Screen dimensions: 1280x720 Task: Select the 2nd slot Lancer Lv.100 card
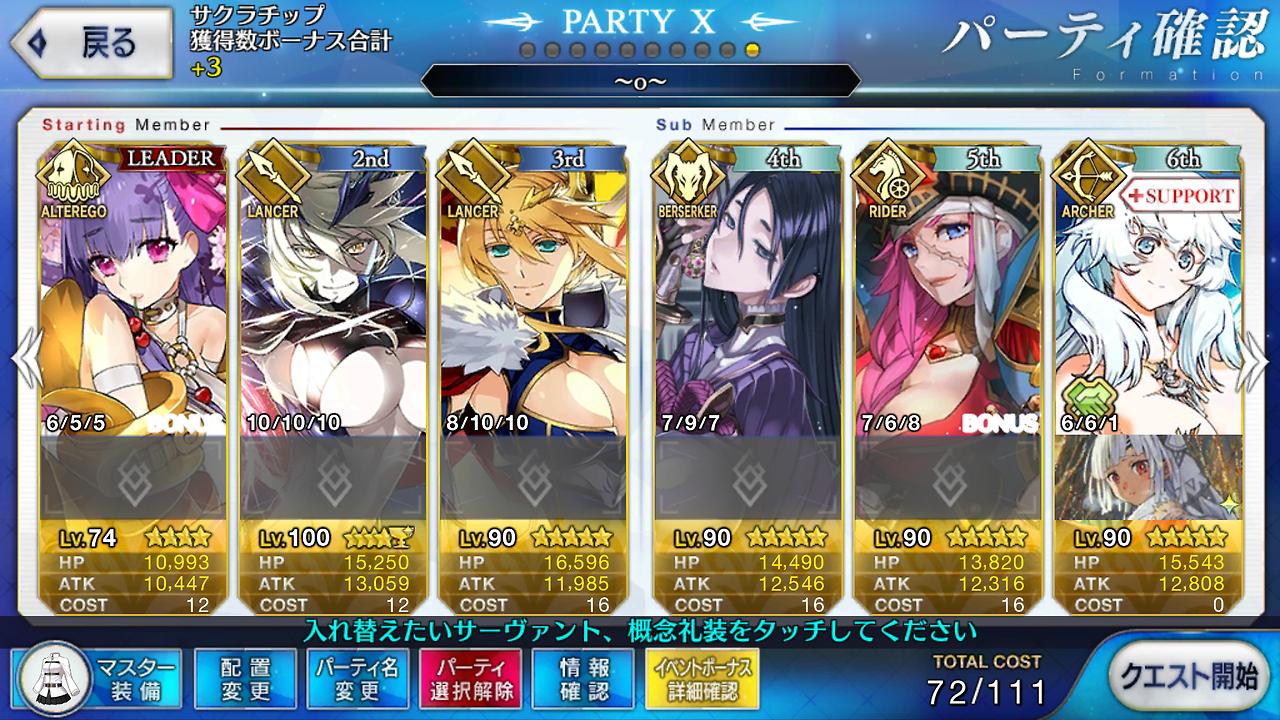333,290
